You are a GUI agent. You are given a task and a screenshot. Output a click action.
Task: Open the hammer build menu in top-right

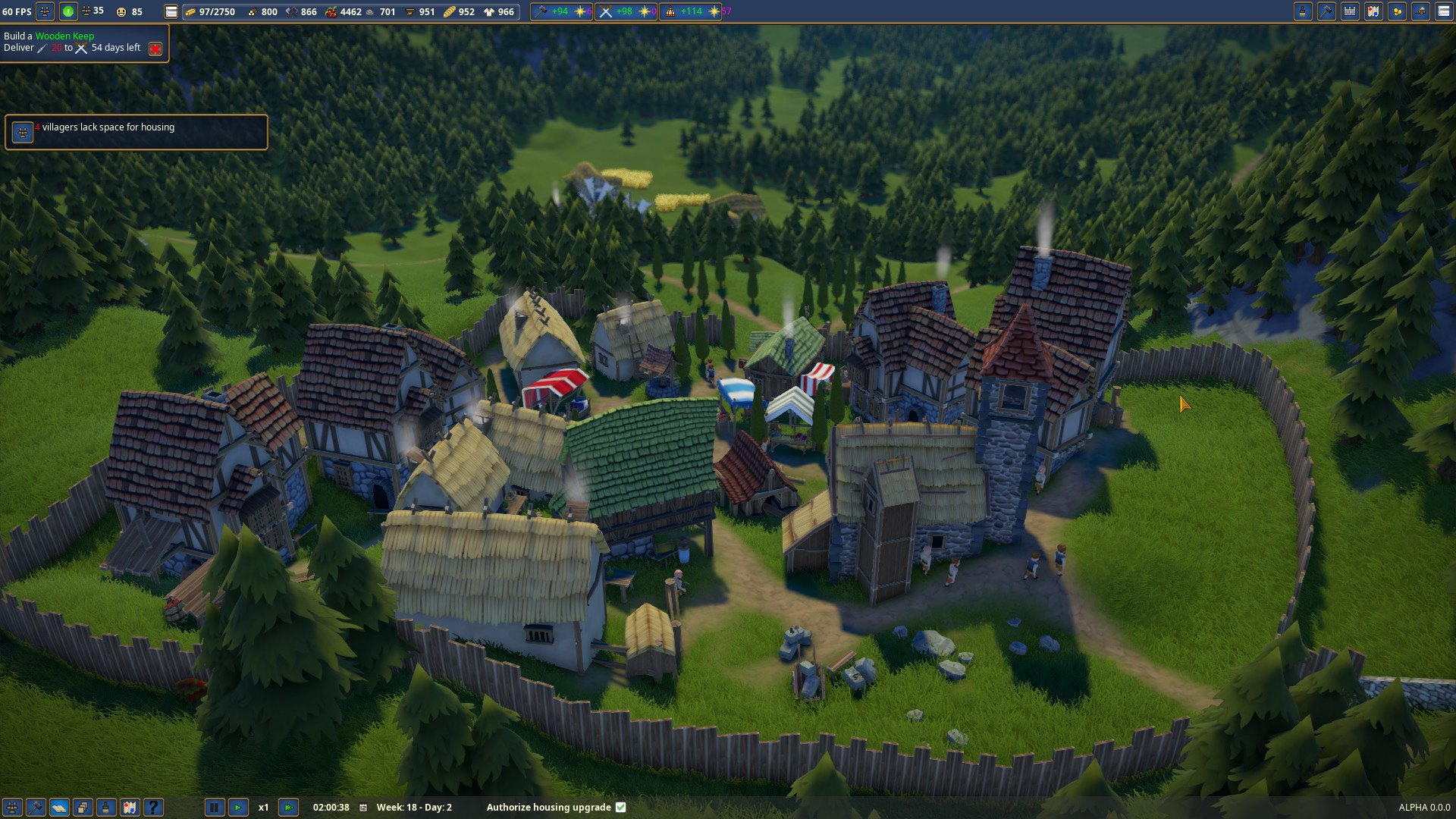point(1326,11)
